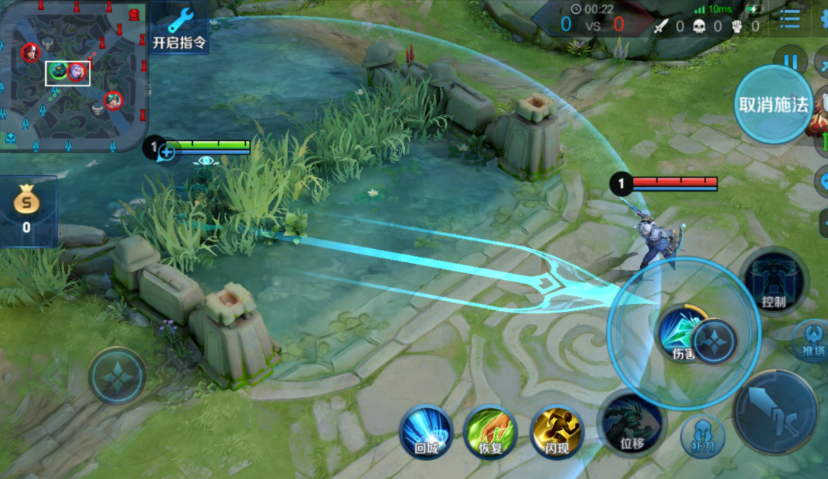This screenshot has width=828, height=479.
Task: Pause the match with the pause button
Action: 791,62
